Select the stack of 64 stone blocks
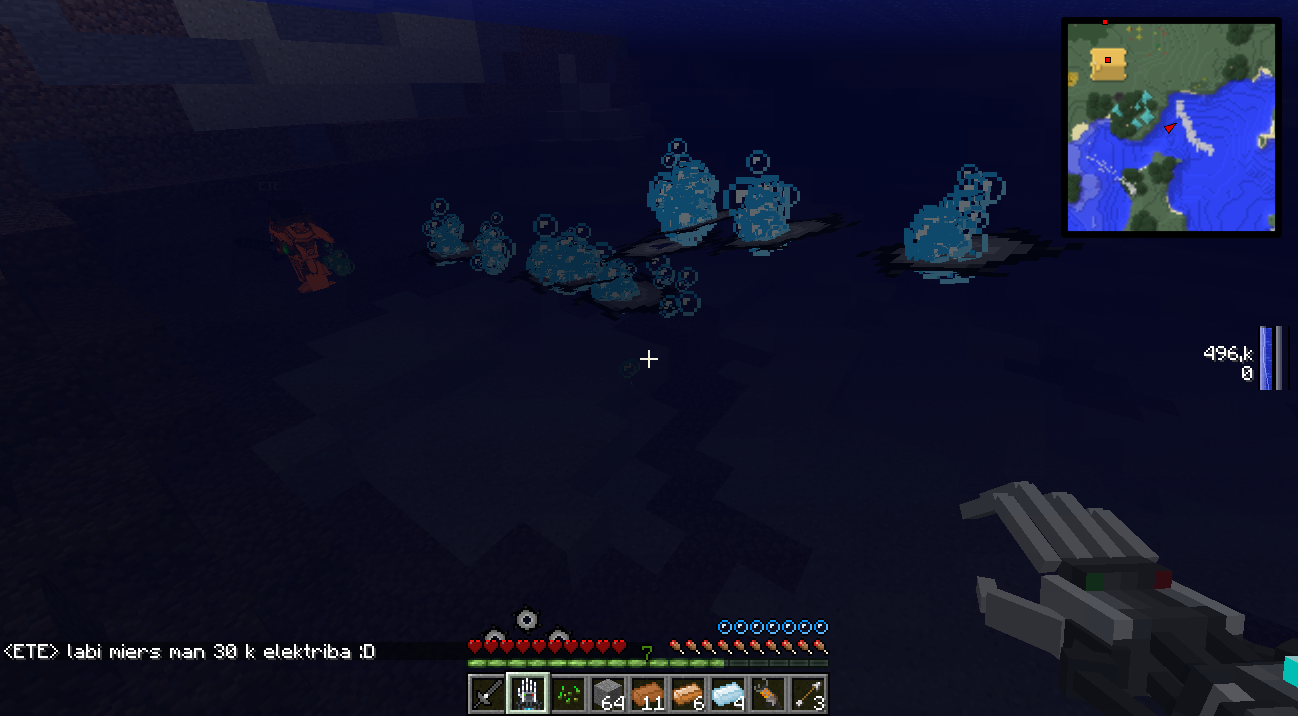Viewport: 1298px width, 716px height. [x=608, y=693]
